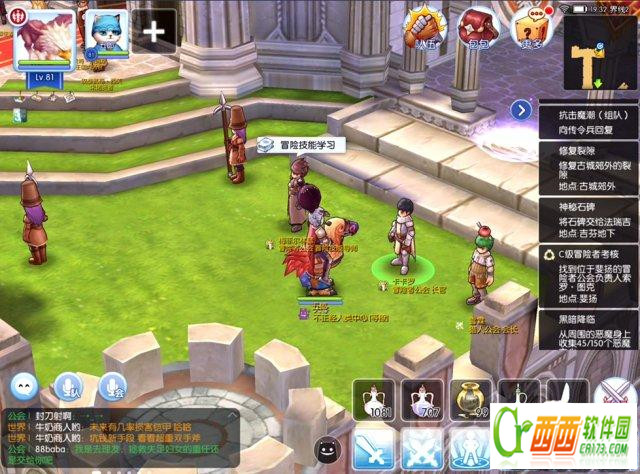
Task: Use the potion slot with 1081 count
Action: click(375, 398)
